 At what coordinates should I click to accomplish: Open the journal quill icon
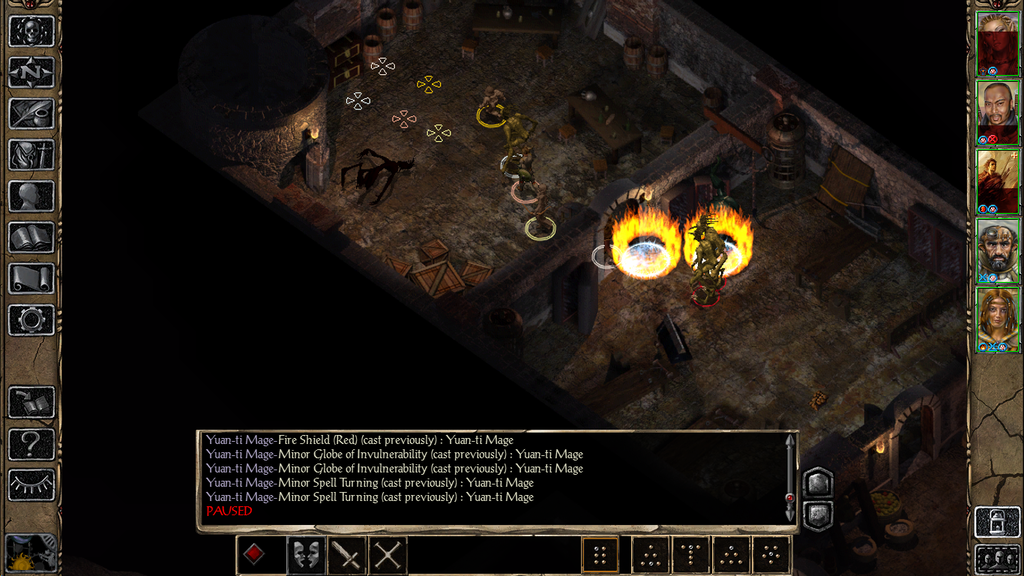[x=31, y=113]
